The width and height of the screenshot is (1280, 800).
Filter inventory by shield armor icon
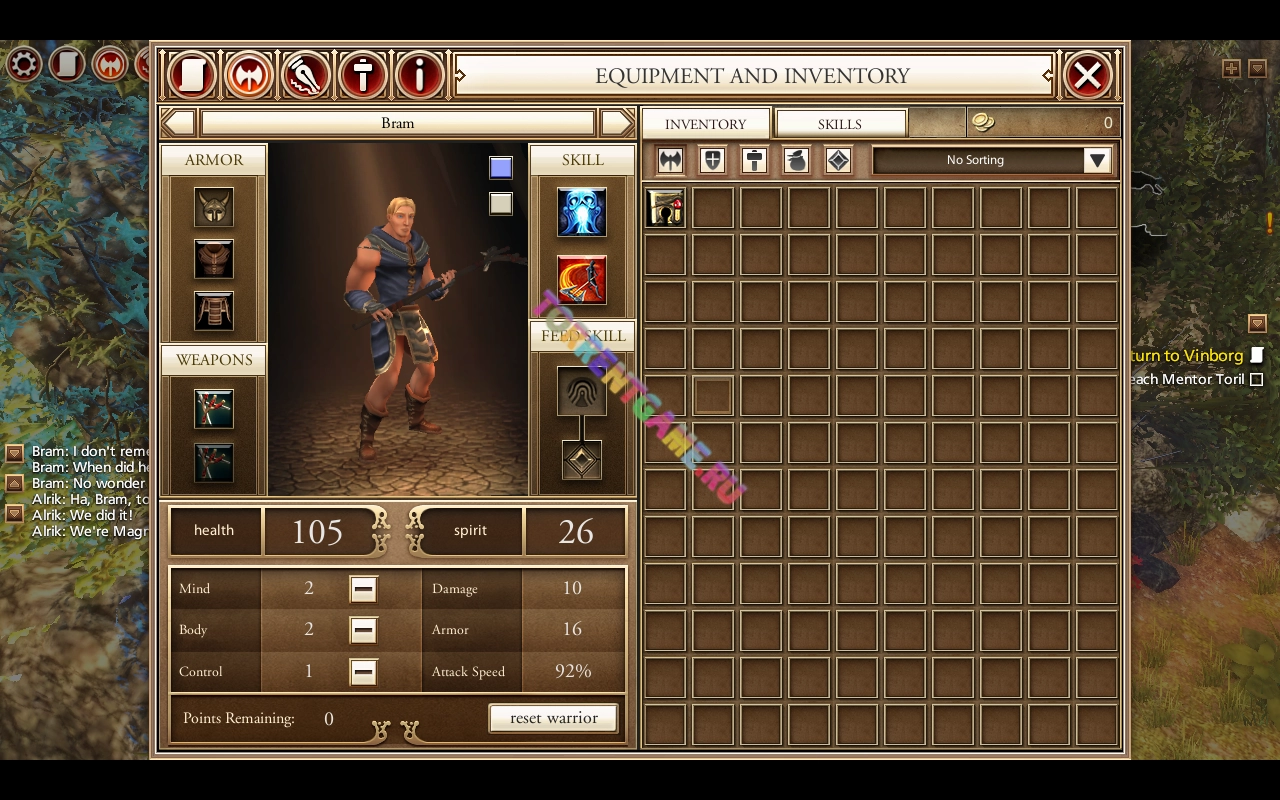pos(712,160)
